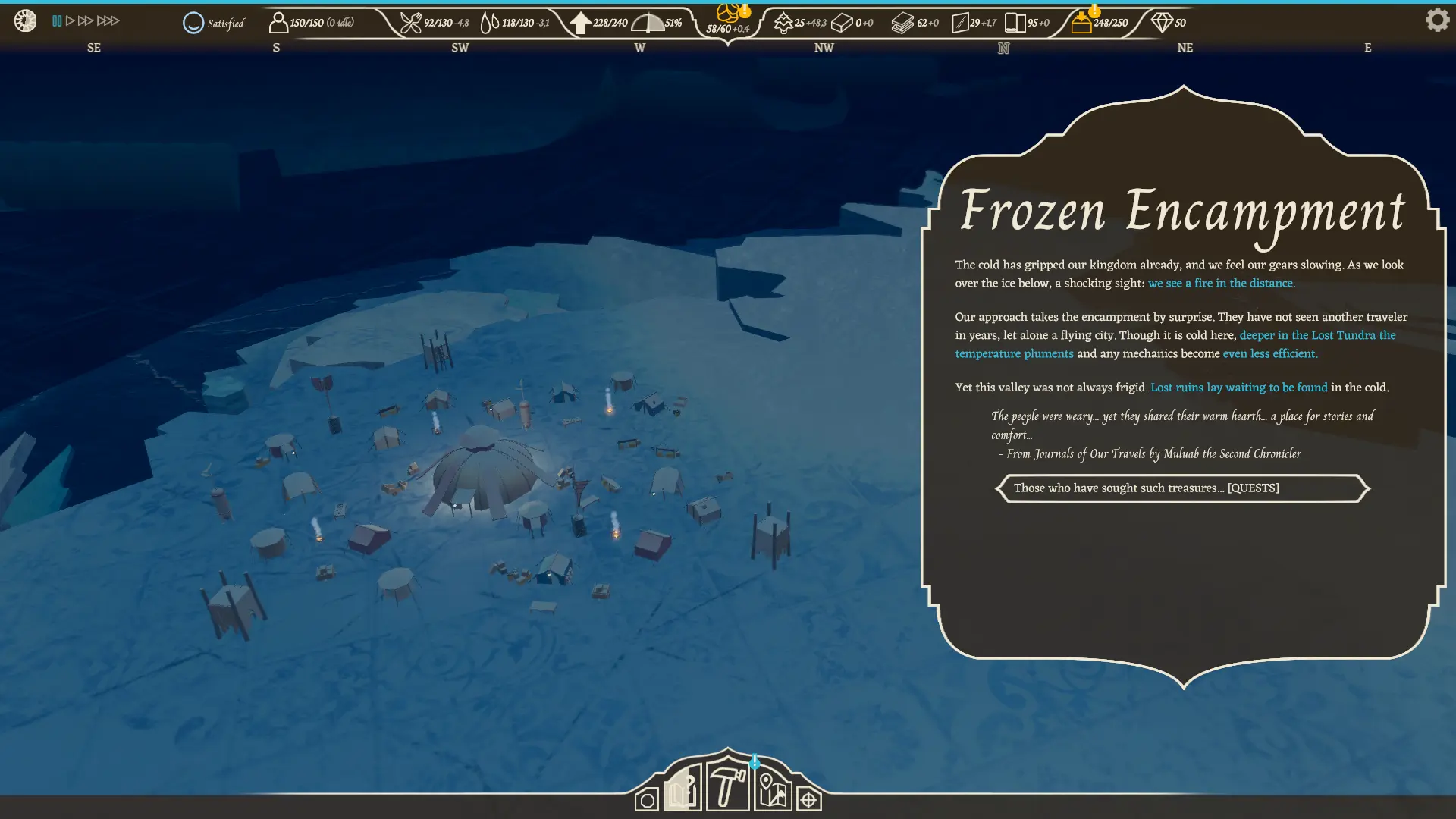Open the 'Those who have sought such treasures' quests button
Viewport: 1456px width, 819px height.
click(x=1181, y=488)
